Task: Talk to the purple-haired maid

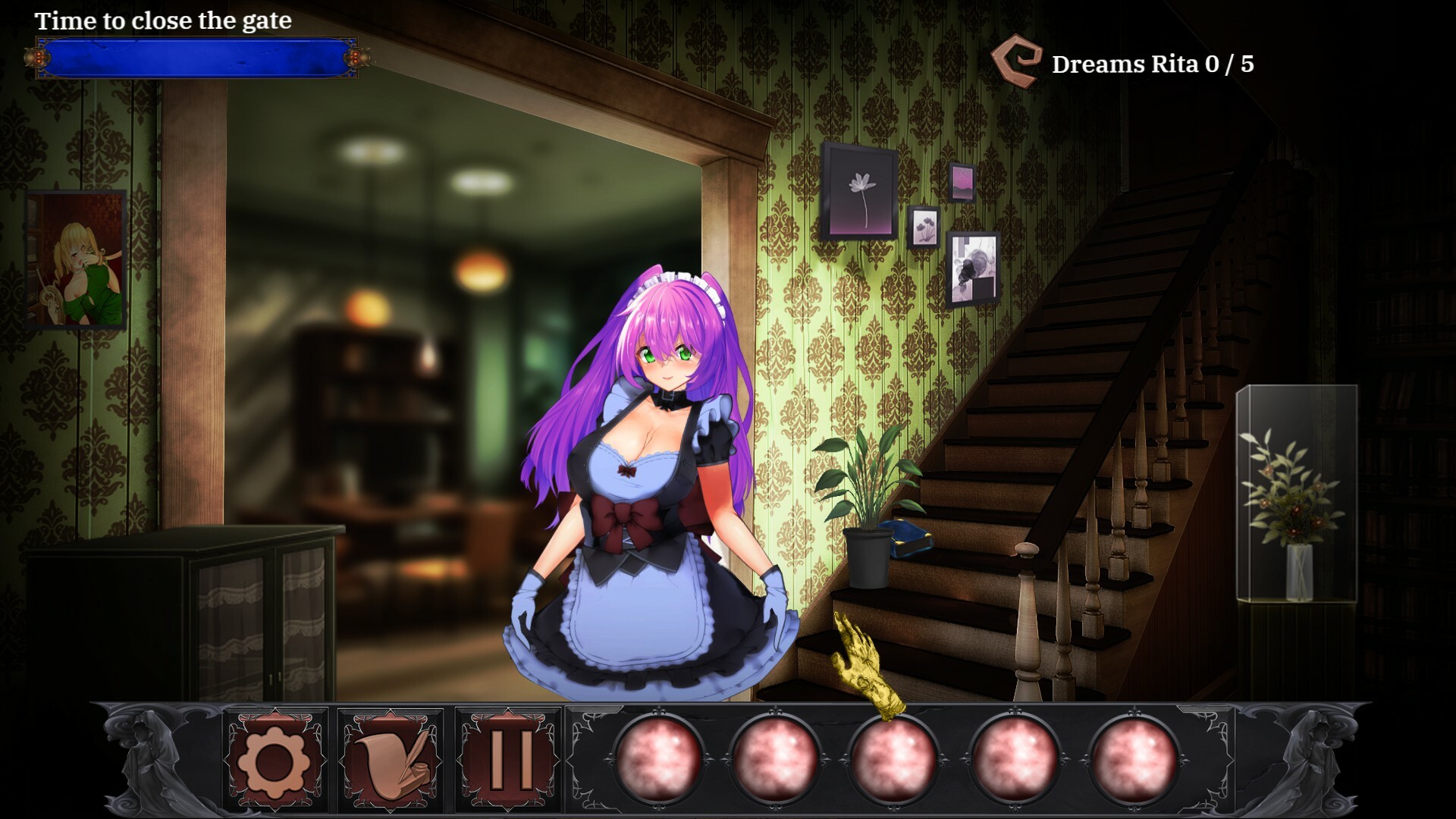Action: (656, 455)
